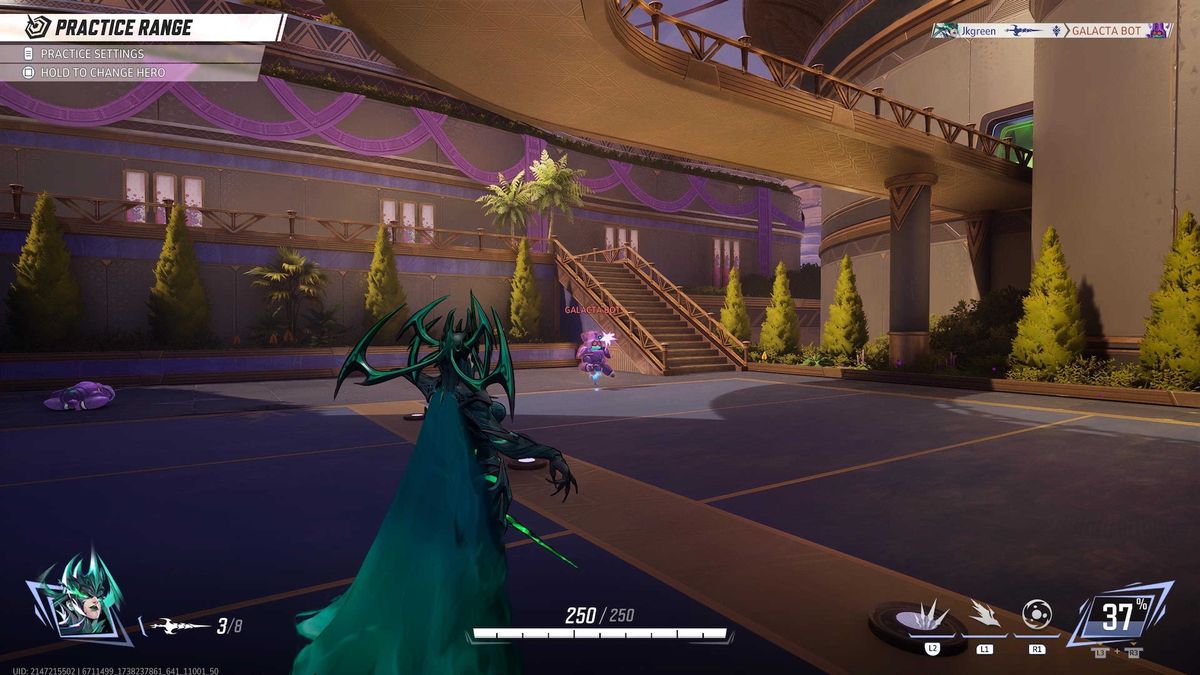The height and width of the screenshot is (675, 1200).
Task: Activate the swirling orb ability icon
Action: point(1036,613)
